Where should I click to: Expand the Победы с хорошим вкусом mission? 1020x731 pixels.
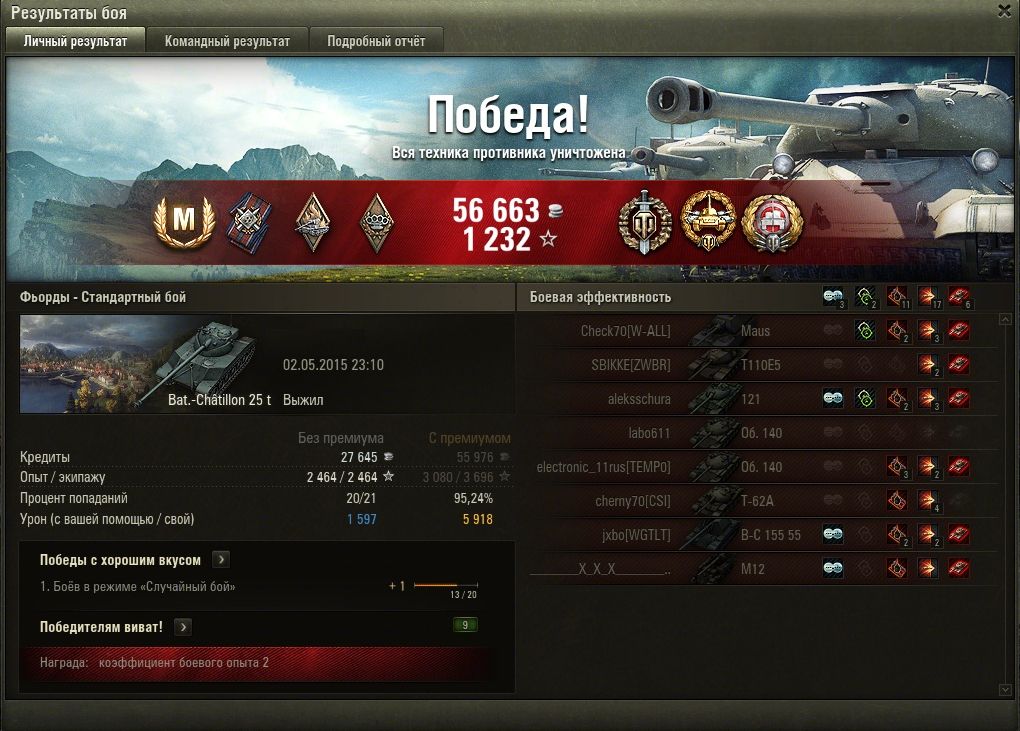pyautogui.click(x=222, y=560)
